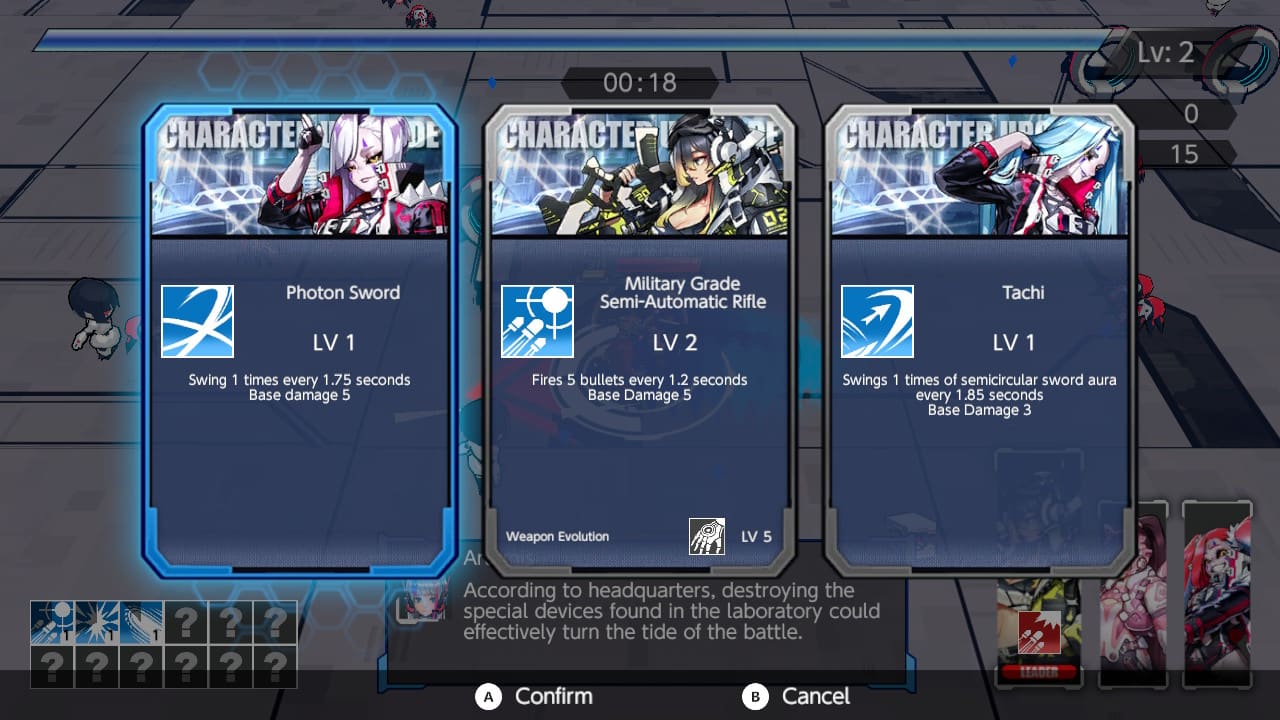Click the Weapon Evolution hand icon on the rifle card
The height and width of the screenshot is (720, 1280).
point(709,535)
